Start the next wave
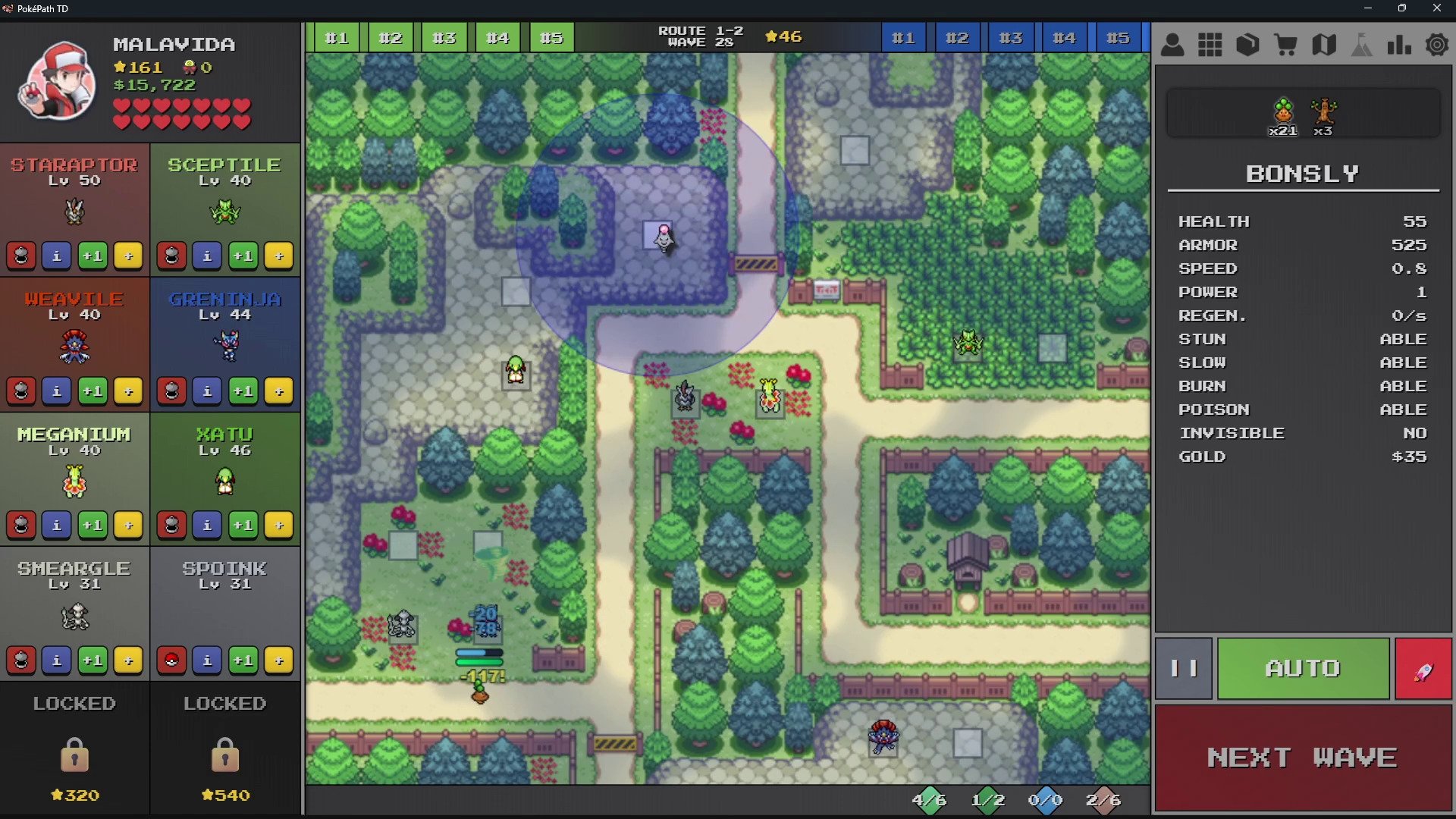 [x=1302, y=758]
